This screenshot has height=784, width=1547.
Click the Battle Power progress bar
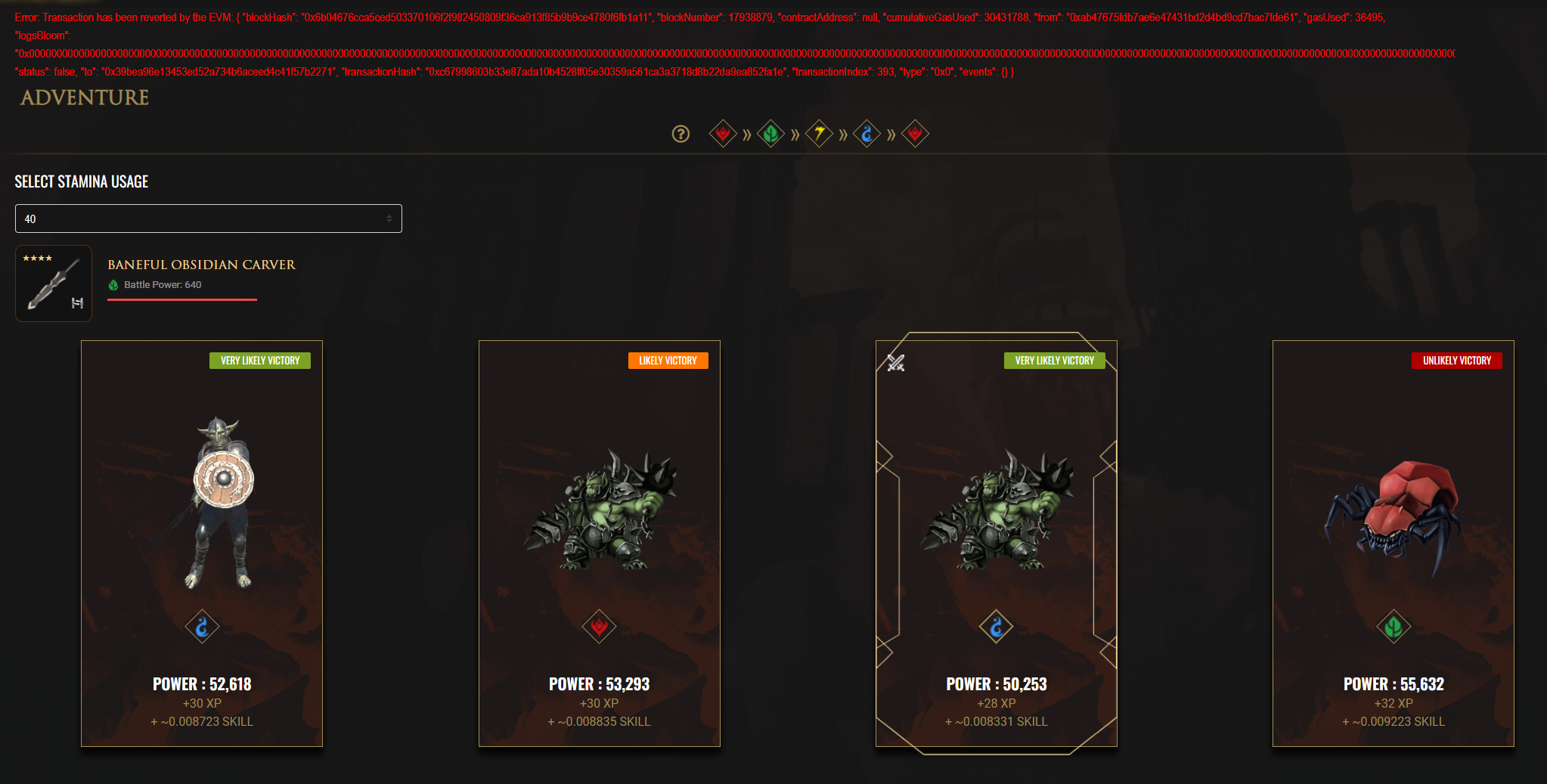(x=182, y=300)
